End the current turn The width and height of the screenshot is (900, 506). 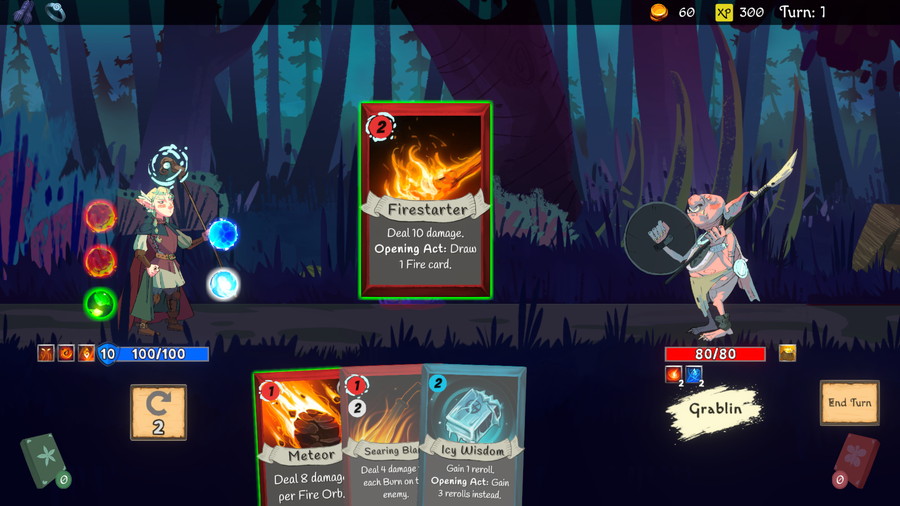pos(849,402)
